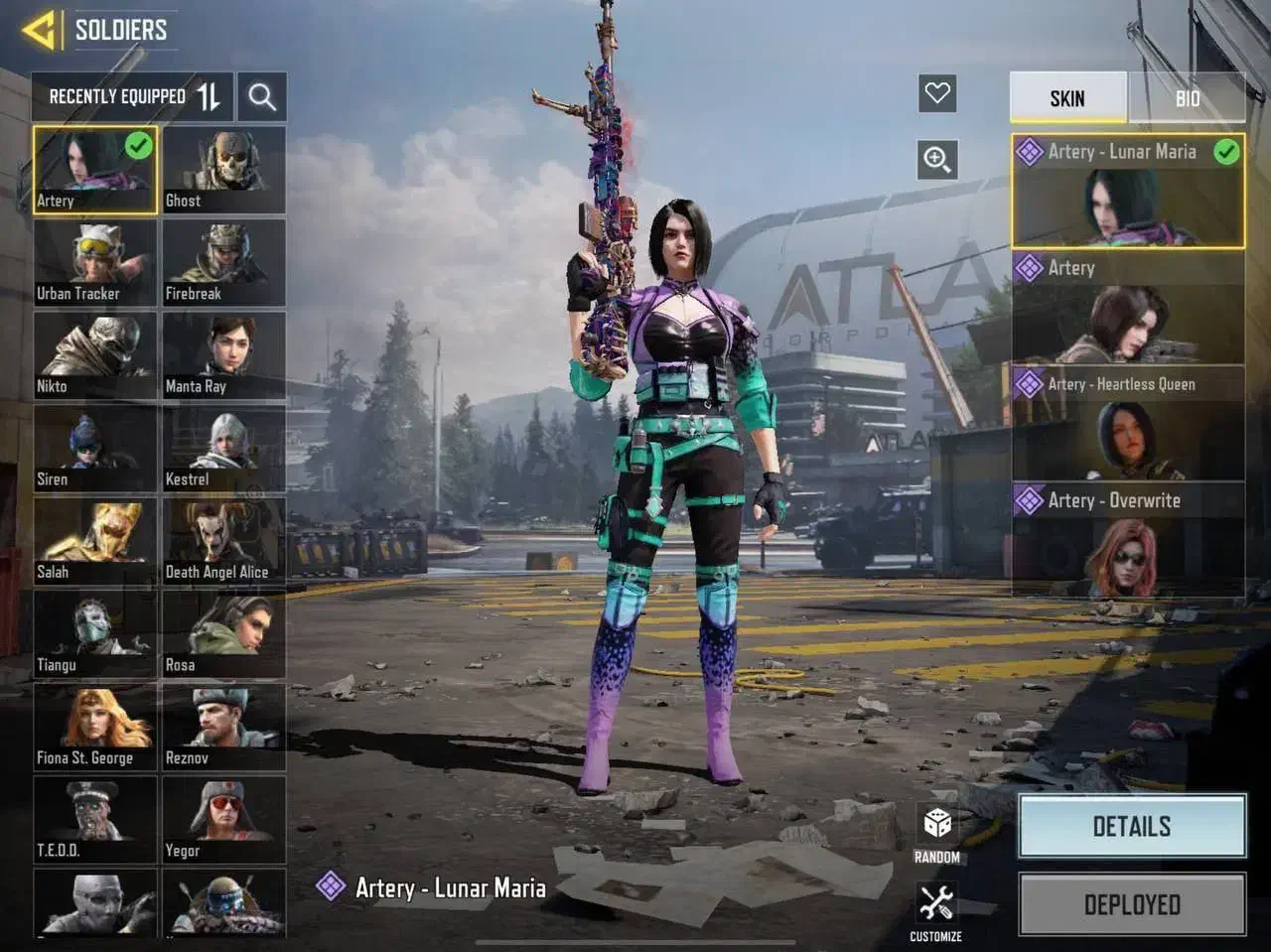
Task: Favorite this skin with the heart icon
Action: point(937,94)
